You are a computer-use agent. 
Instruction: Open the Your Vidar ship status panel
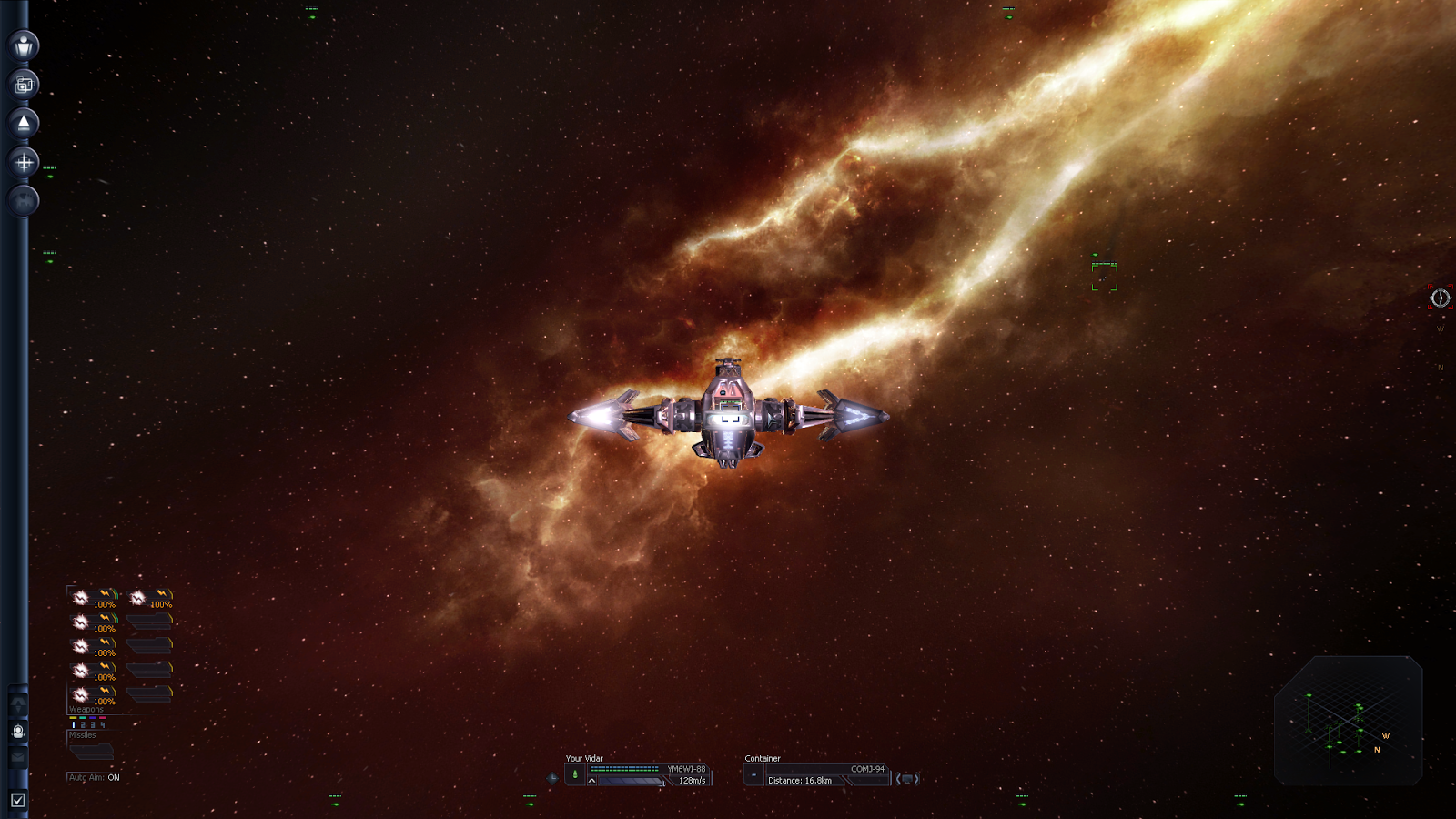coord(637,774)
